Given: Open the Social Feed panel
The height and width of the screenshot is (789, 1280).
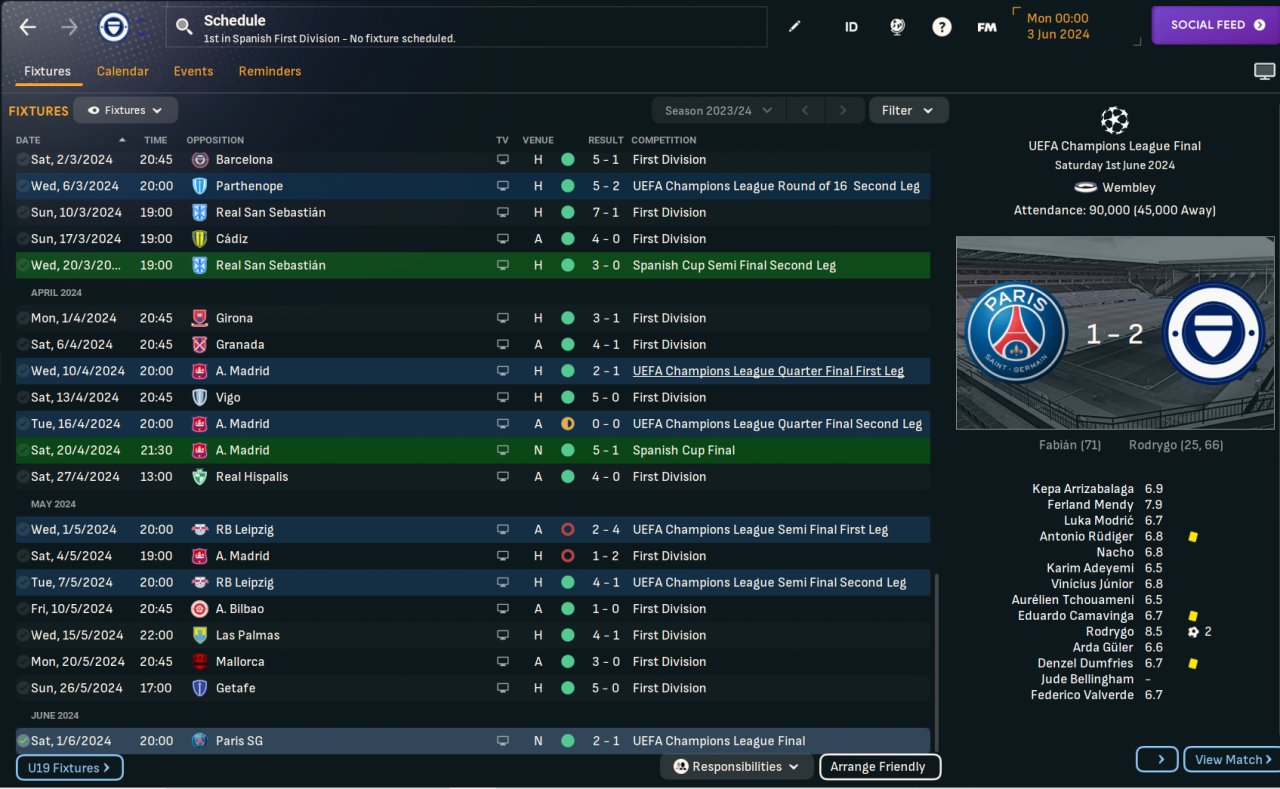Looking at the screenshot, I should point(1215,25).
